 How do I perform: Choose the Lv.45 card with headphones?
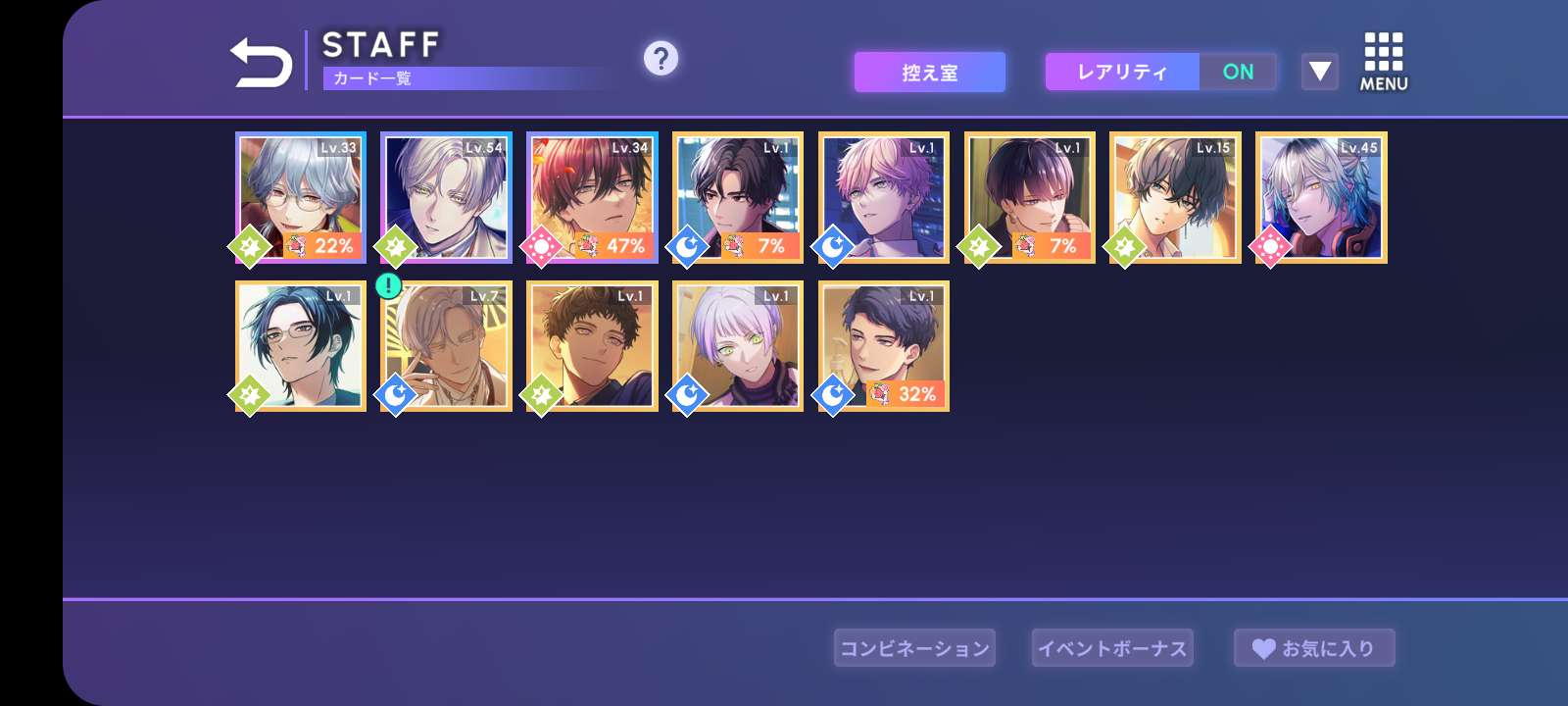(x=1321, y=197)
